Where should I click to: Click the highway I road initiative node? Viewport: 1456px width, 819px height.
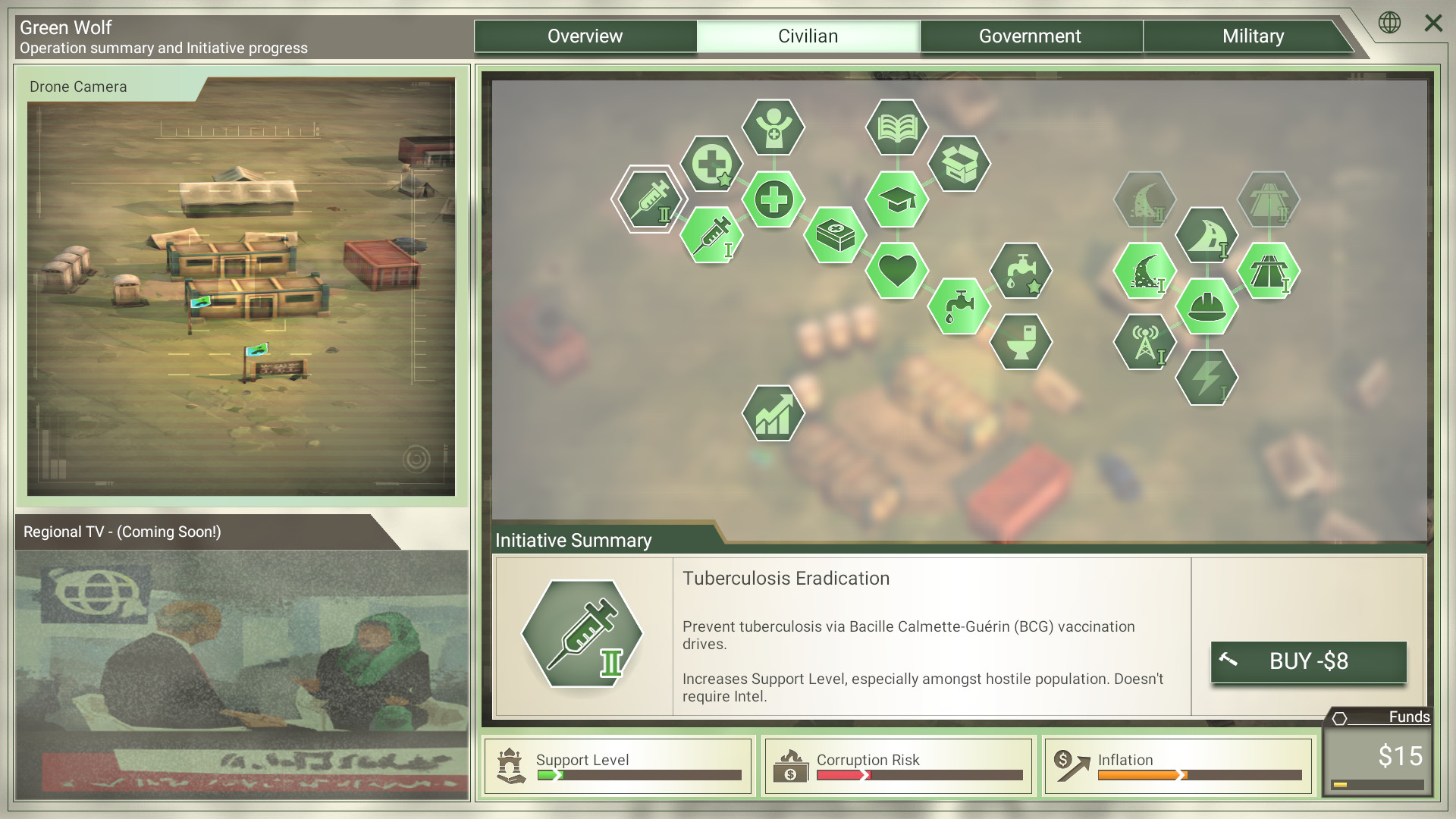click(1269, 271)
